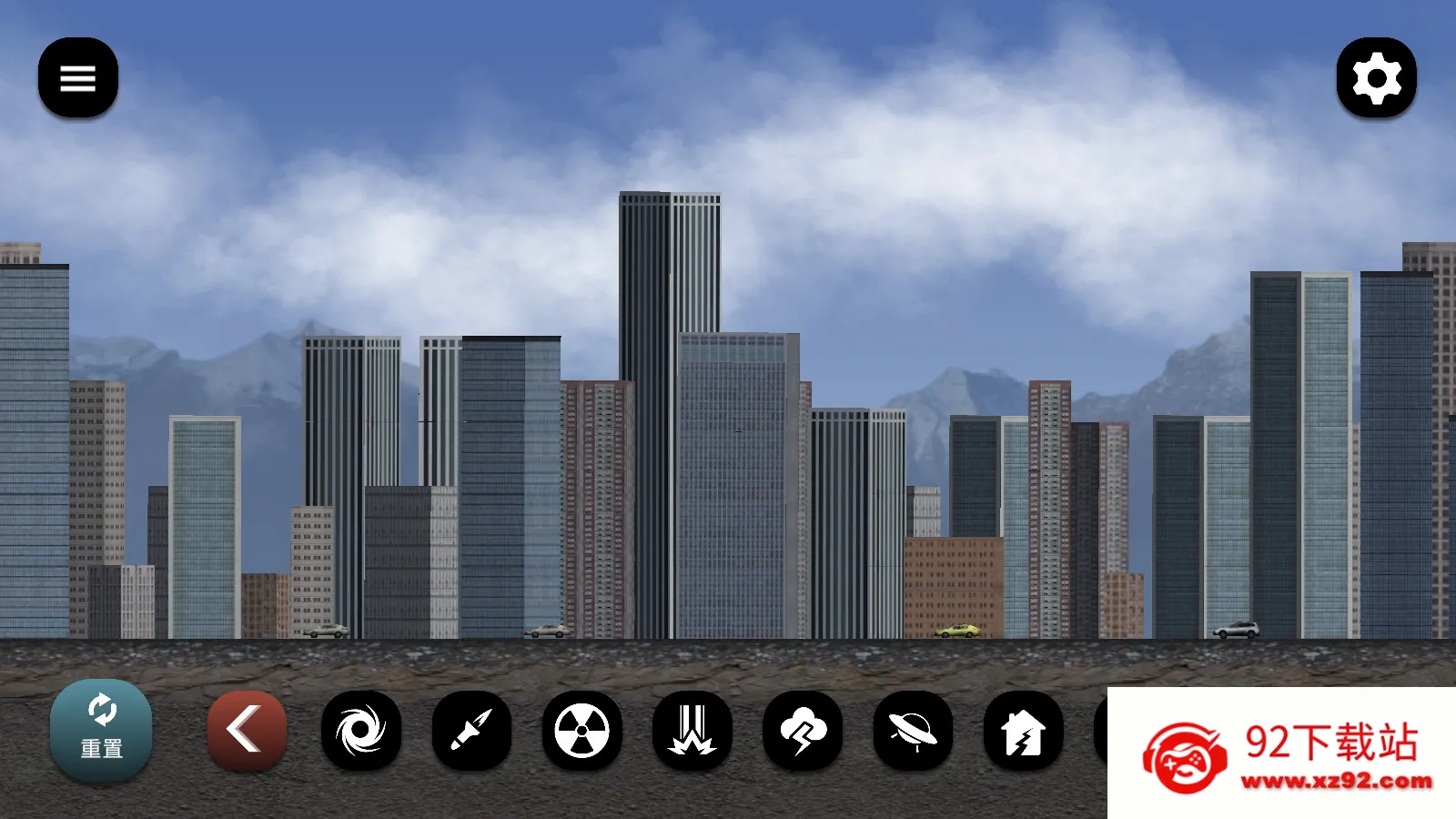Activate the nuclear radiation icon

click(x=582, y=730)
